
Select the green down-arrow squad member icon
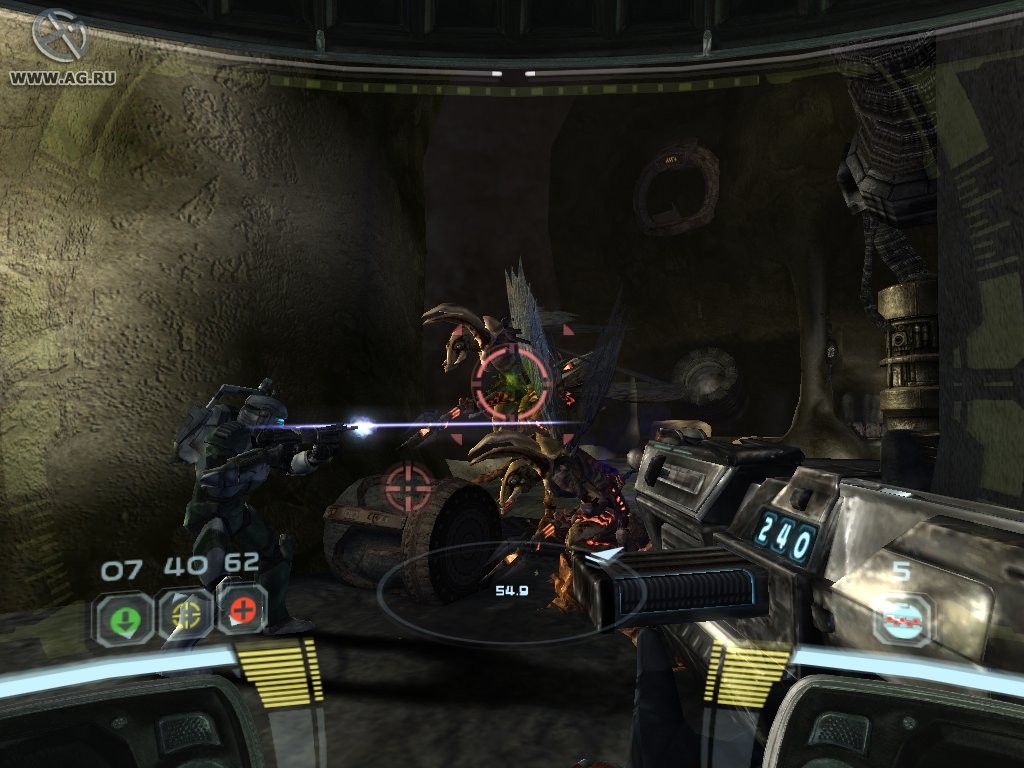click(124, 616)
